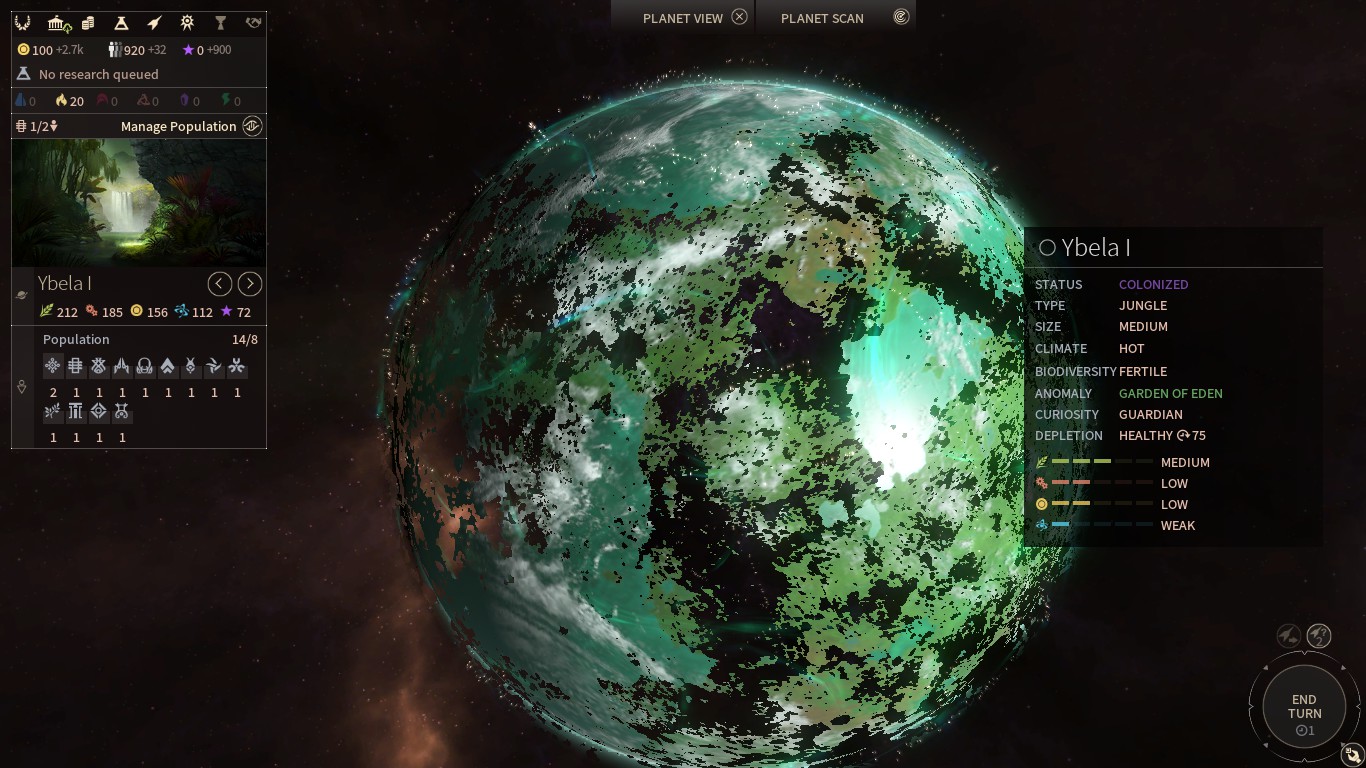The width and height of the screenshot is (1366, 768).
Task: Go to the next planet arrow
Action: pyautogui.click(x=250, y=284)
